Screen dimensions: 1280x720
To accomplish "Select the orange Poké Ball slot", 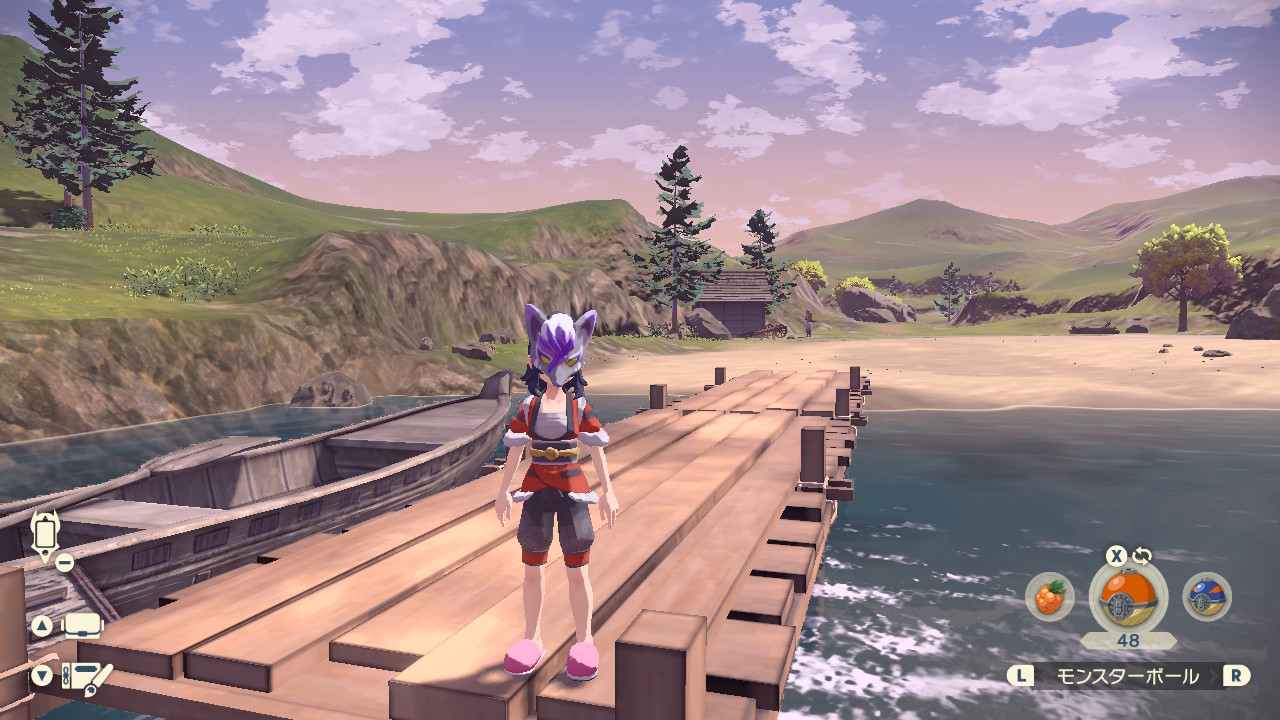I will (1128, 598).
